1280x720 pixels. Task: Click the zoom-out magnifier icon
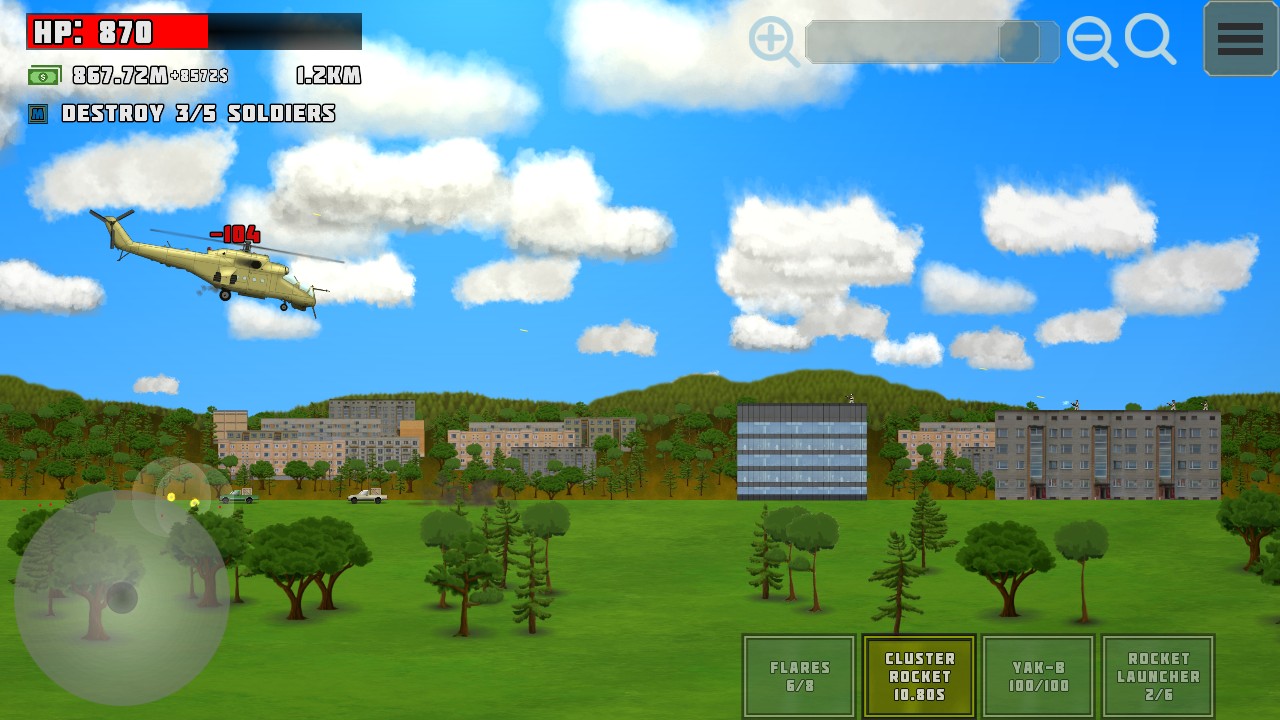point(1090,41)
